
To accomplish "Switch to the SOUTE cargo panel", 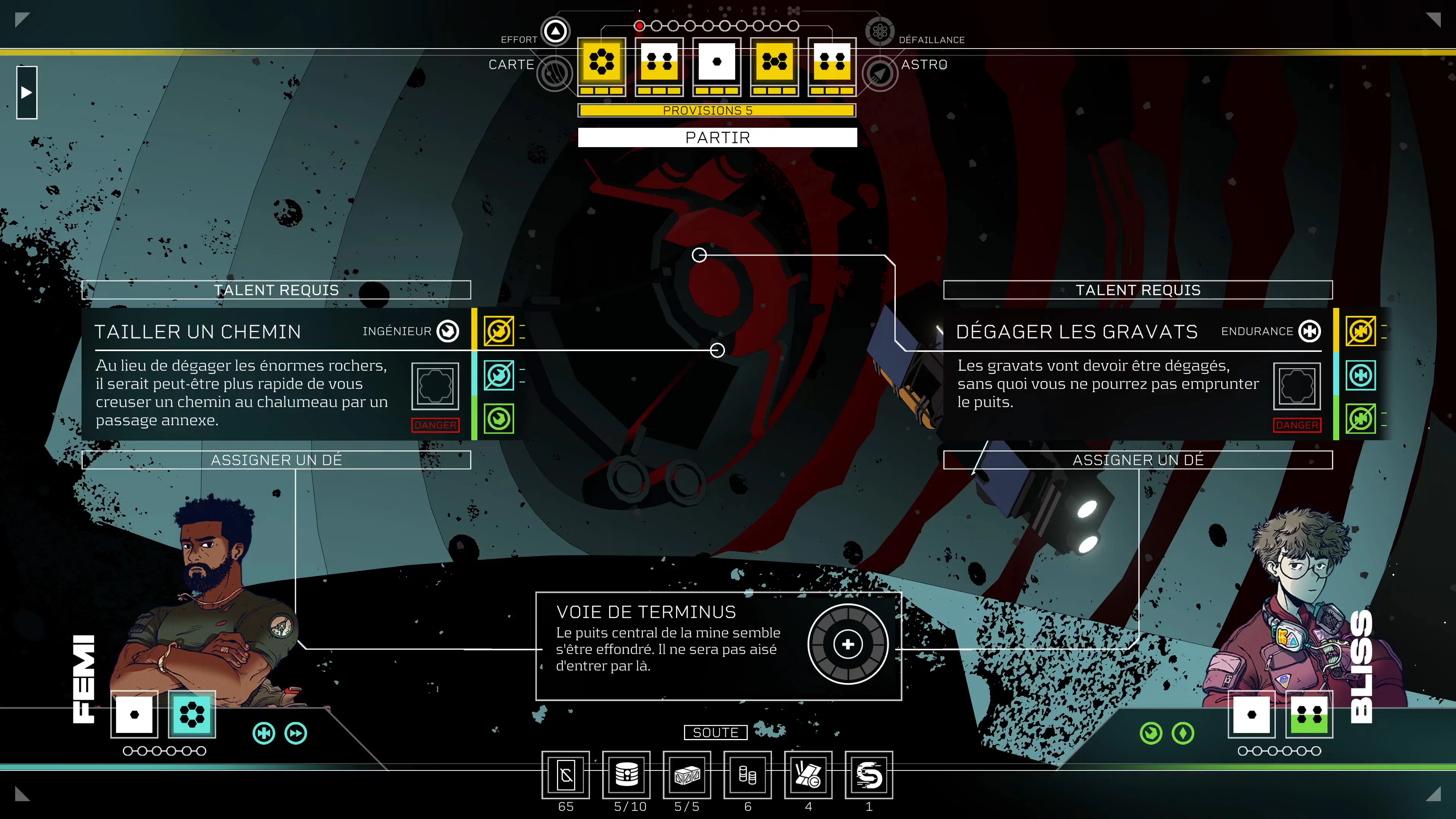I will (715, 733).
